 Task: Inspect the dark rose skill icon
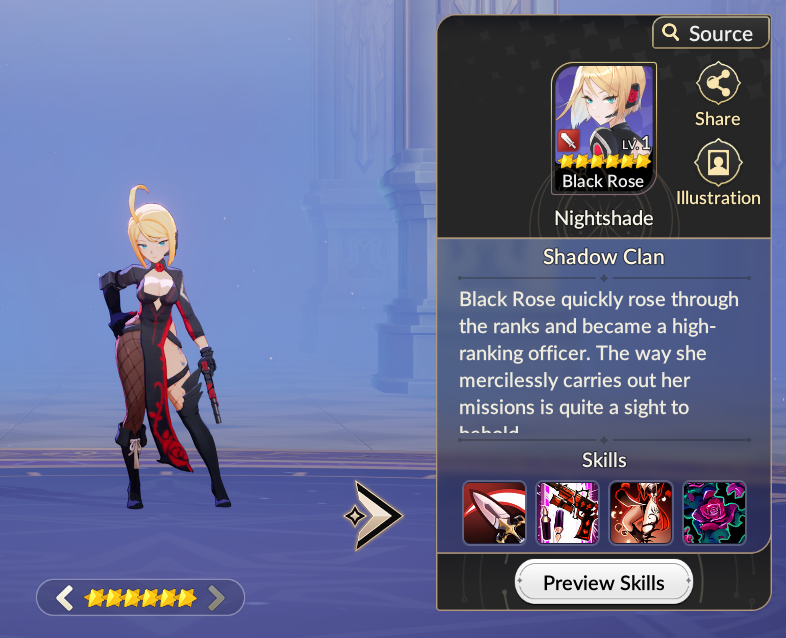[714, 513]
